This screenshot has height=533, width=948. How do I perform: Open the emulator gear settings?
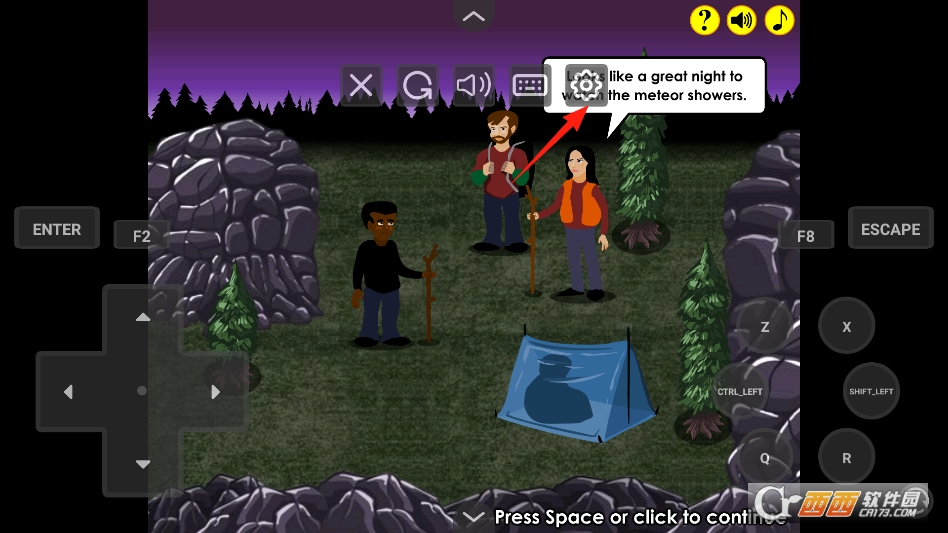586,86
